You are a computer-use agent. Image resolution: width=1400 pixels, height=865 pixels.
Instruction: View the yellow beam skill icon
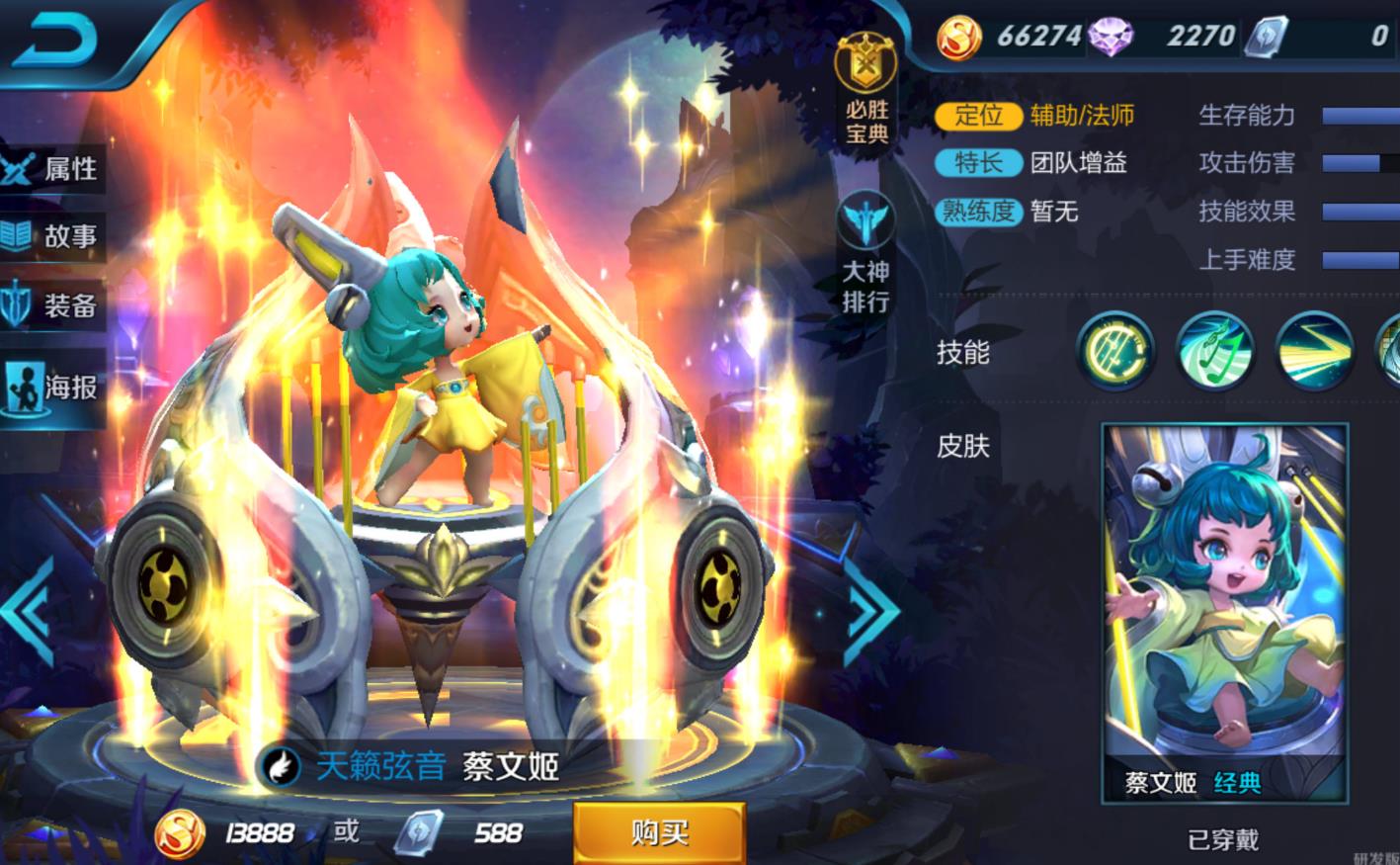pyautogui.click(x=1314, y=351)
